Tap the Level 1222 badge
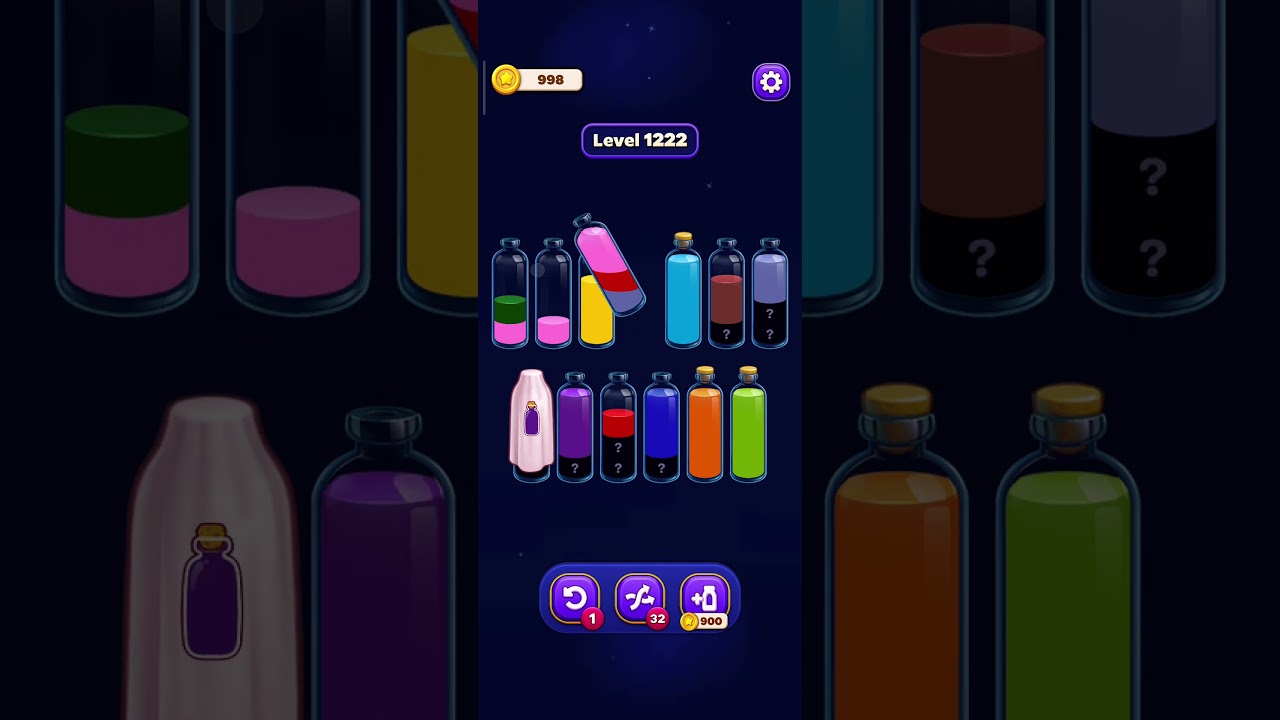Image resolution: width=1280 pixels, height=720 pixels. (x=640, y=140)
